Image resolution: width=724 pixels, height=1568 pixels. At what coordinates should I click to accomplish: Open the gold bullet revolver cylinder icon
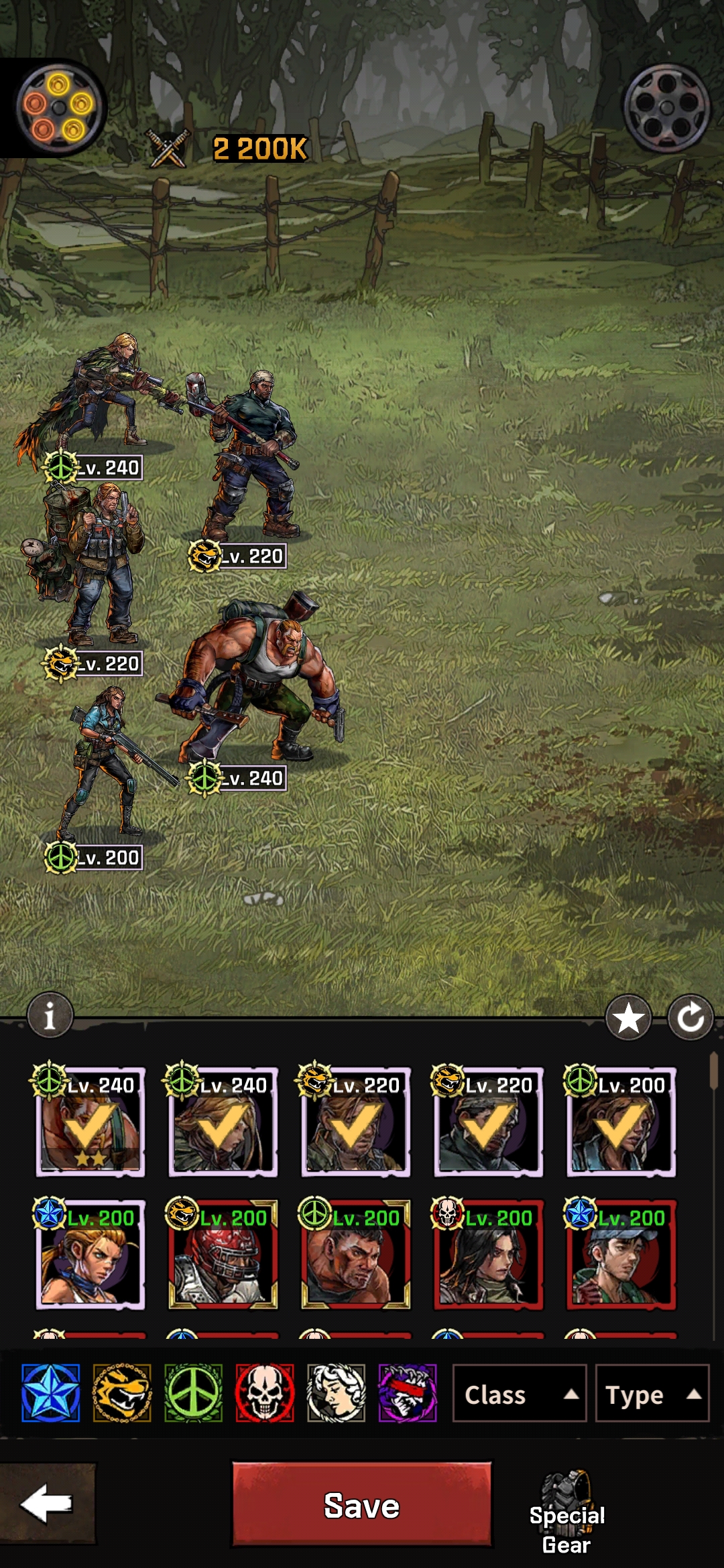tap(58, 108)
